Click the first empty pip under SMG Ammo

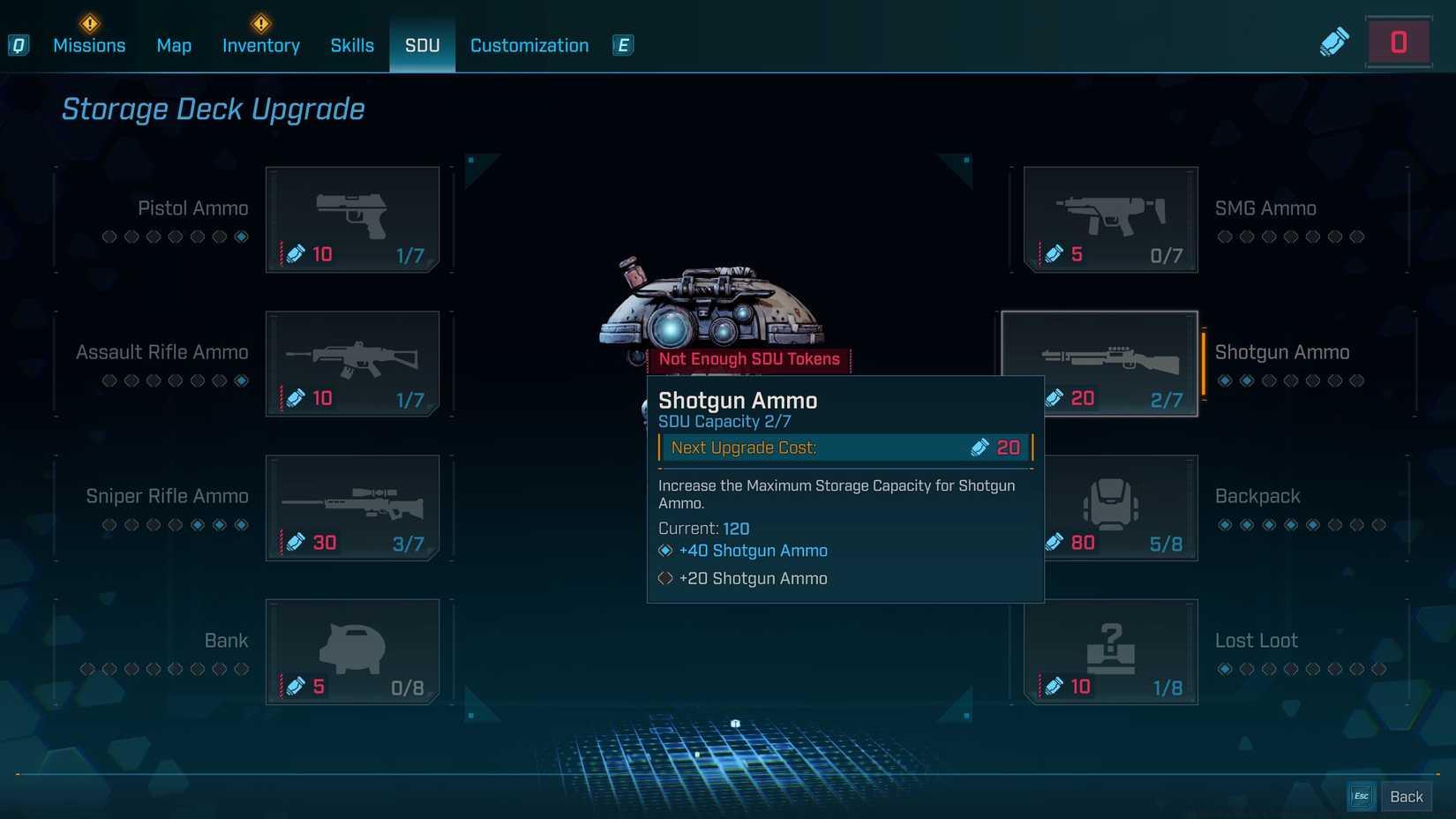tap(1224, 237)
